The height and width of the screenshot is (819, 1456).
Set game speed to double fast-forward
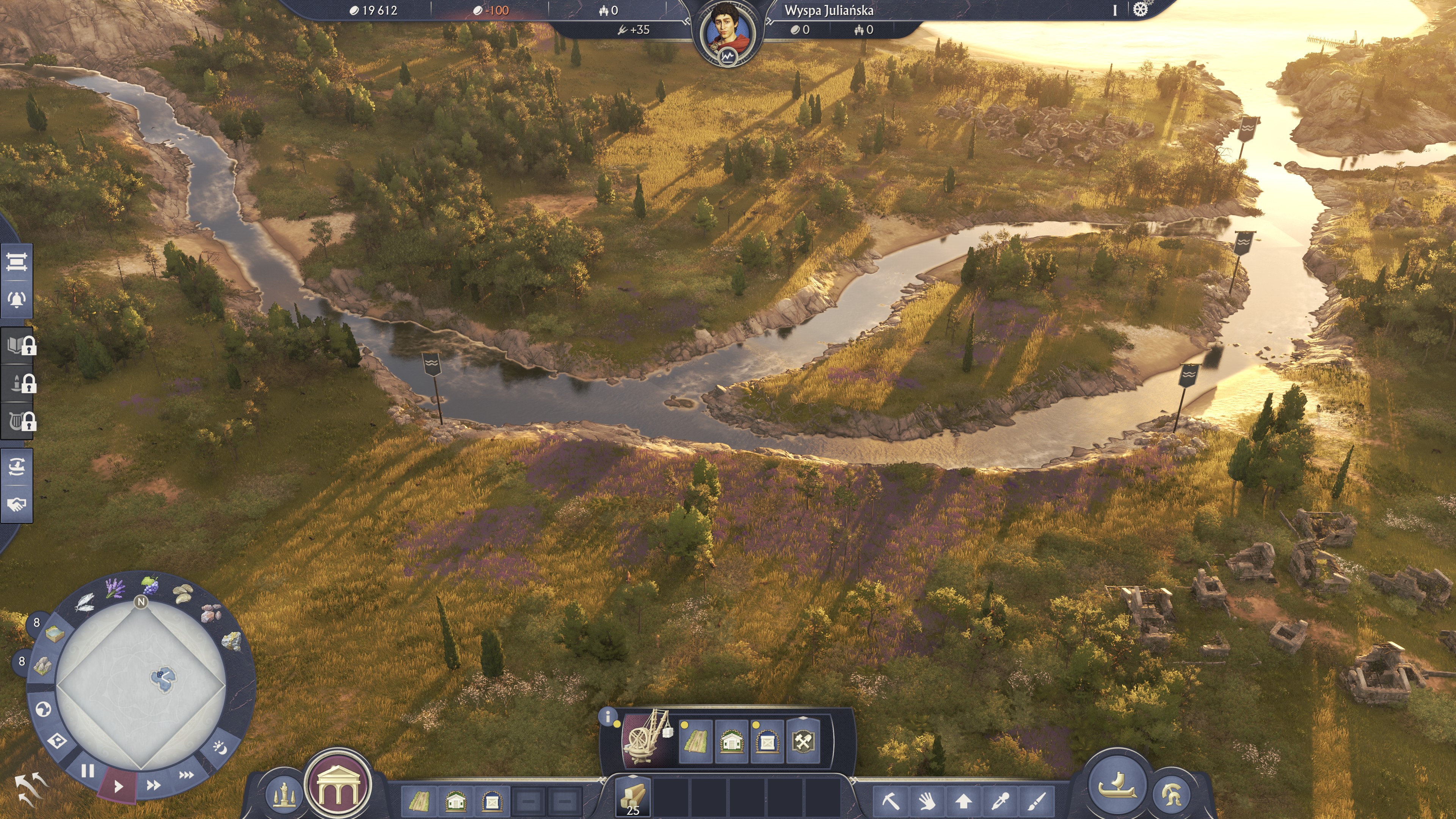click(x=153, y=784)
